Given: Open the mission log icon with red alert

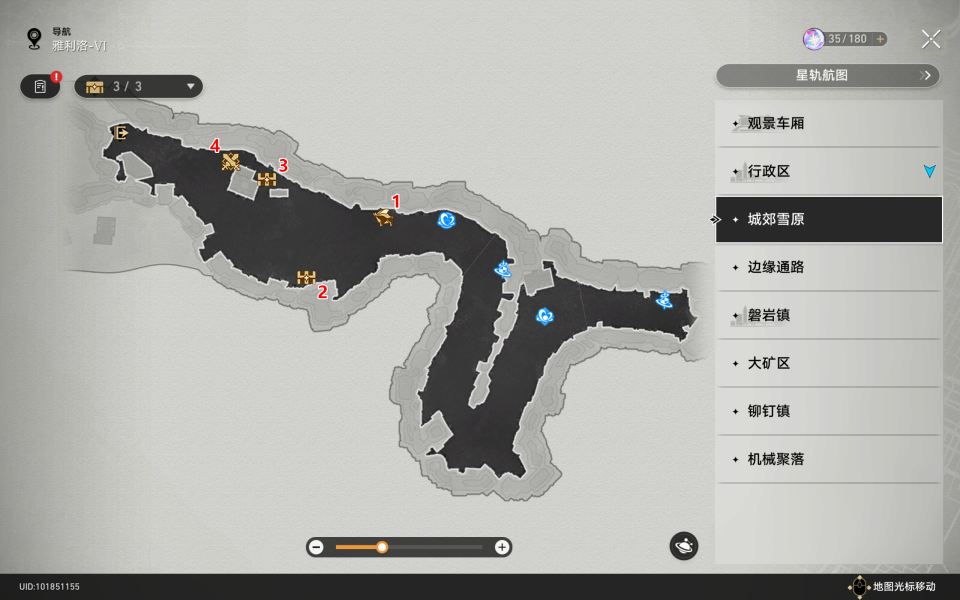Looking at the screenshot, I should point(40,87).
